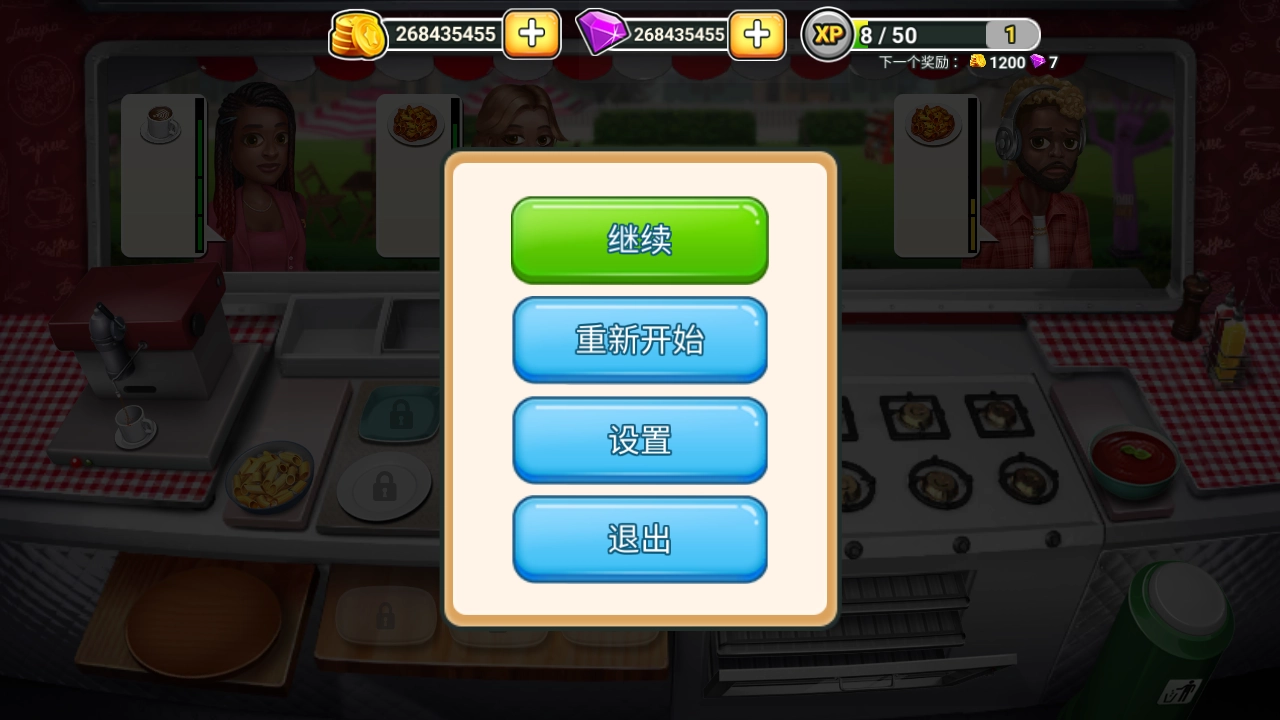
Task: Click the dish order icon above the headphones customer
Action: click(935, 123)
